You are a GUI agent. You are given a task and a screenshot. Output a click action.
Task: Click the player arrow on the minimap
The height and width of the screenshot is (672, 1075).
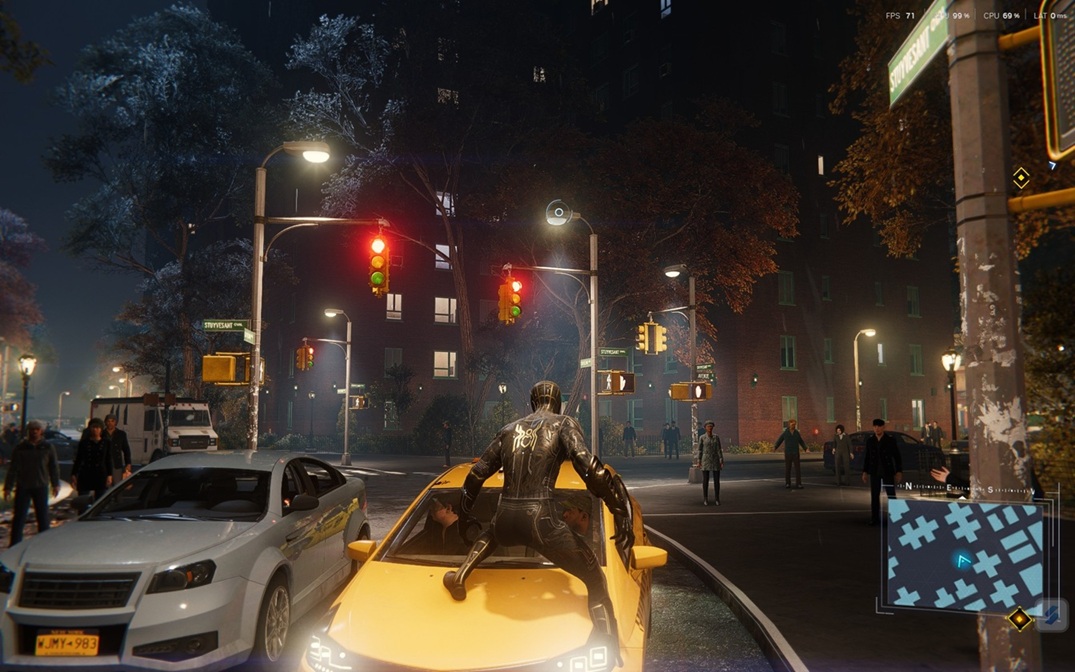(963, 561)
